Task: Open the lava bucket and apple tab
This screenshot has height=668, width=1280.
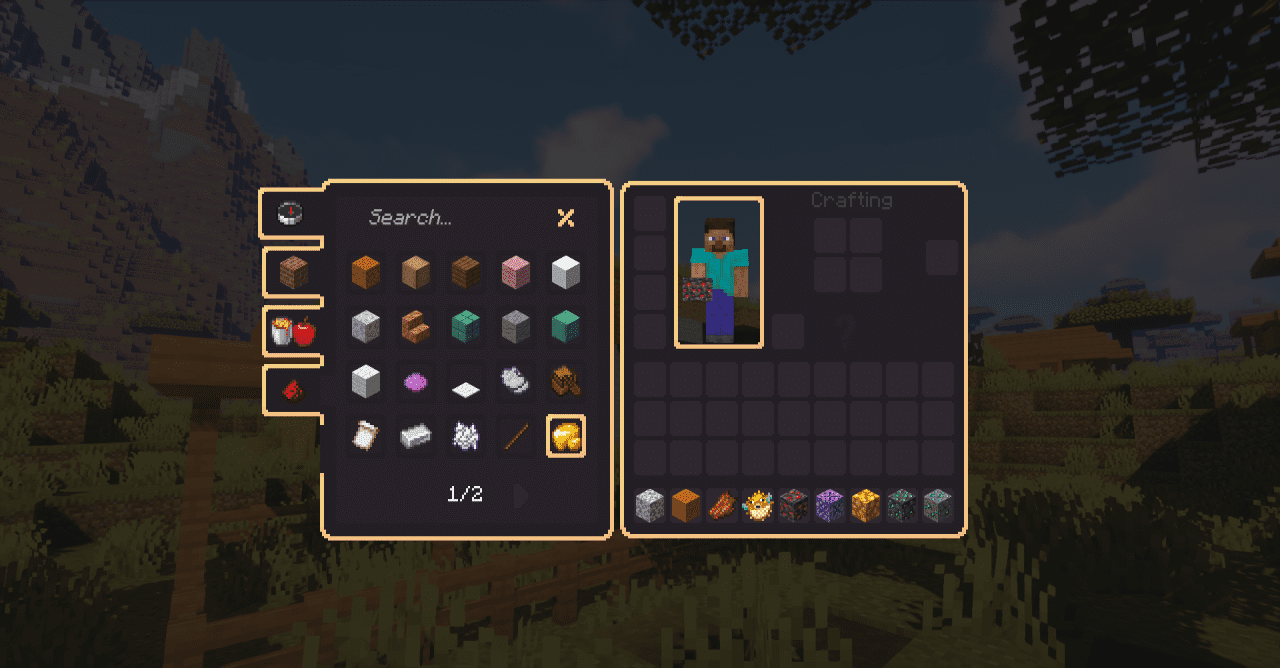Action: pos(293,332)
